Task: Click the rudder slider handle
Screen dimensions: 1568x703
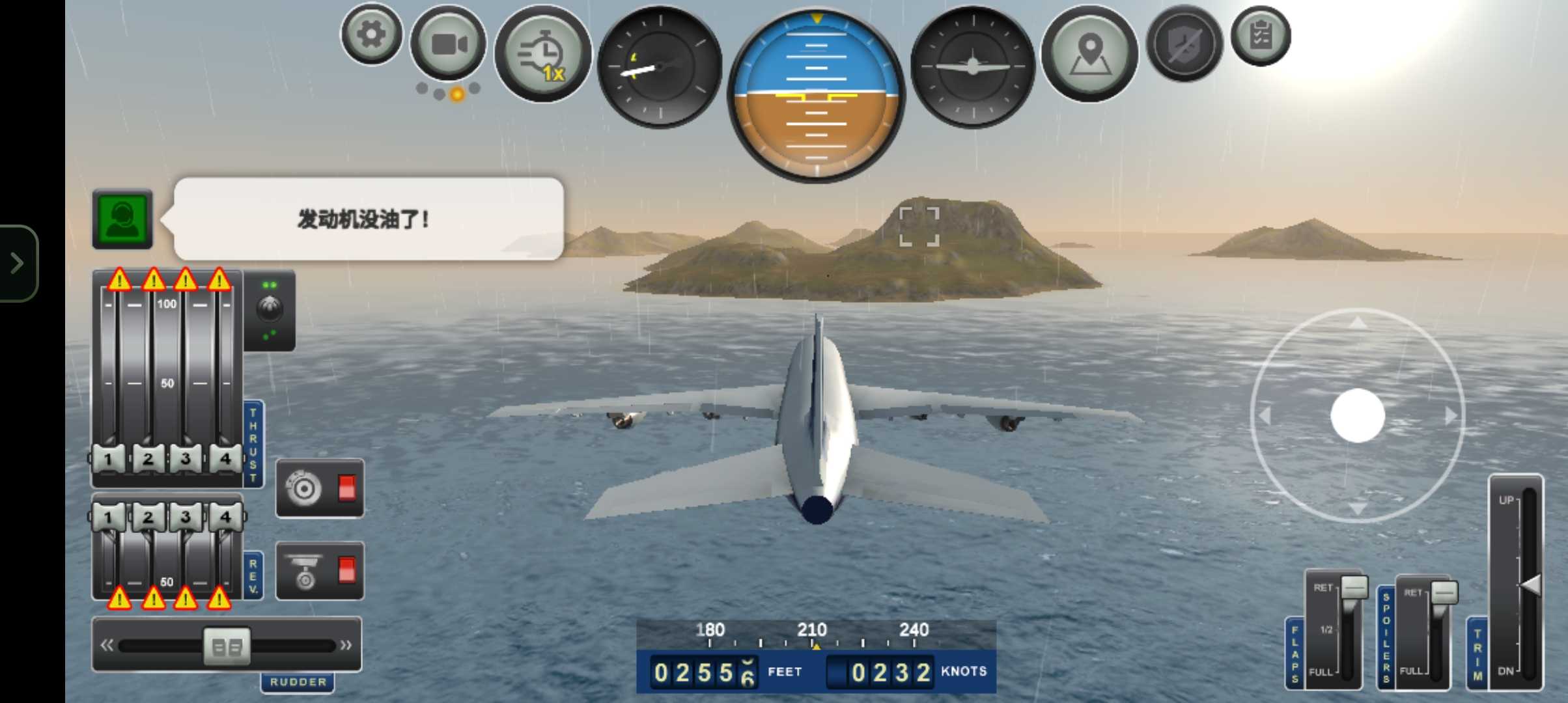Action: click(227, 646)
